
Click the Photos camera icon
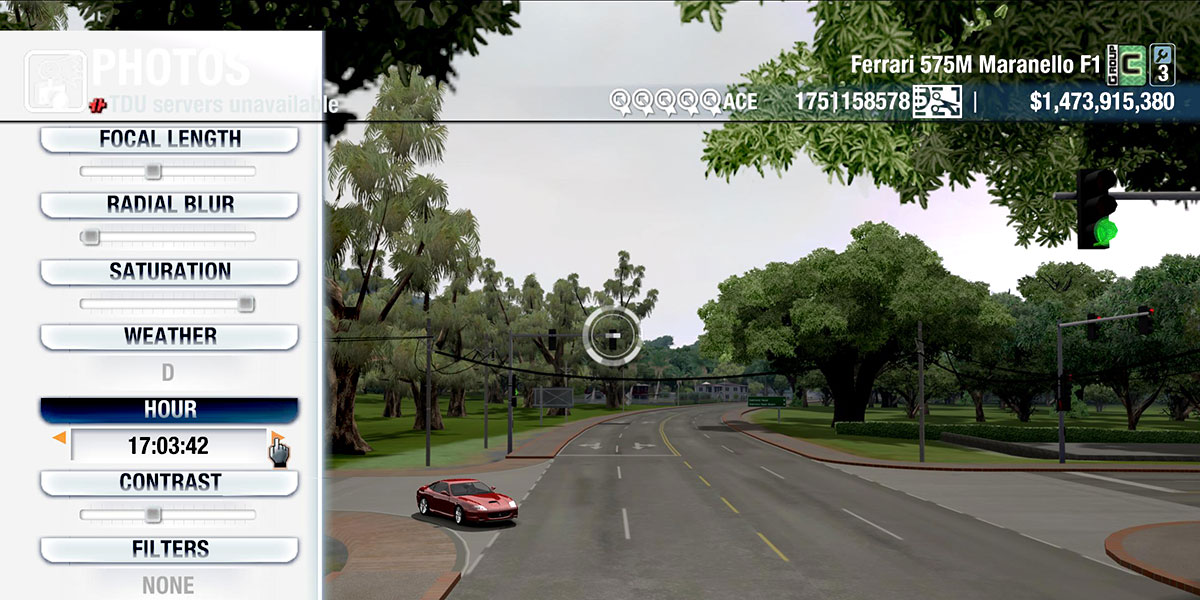(55, 81)
